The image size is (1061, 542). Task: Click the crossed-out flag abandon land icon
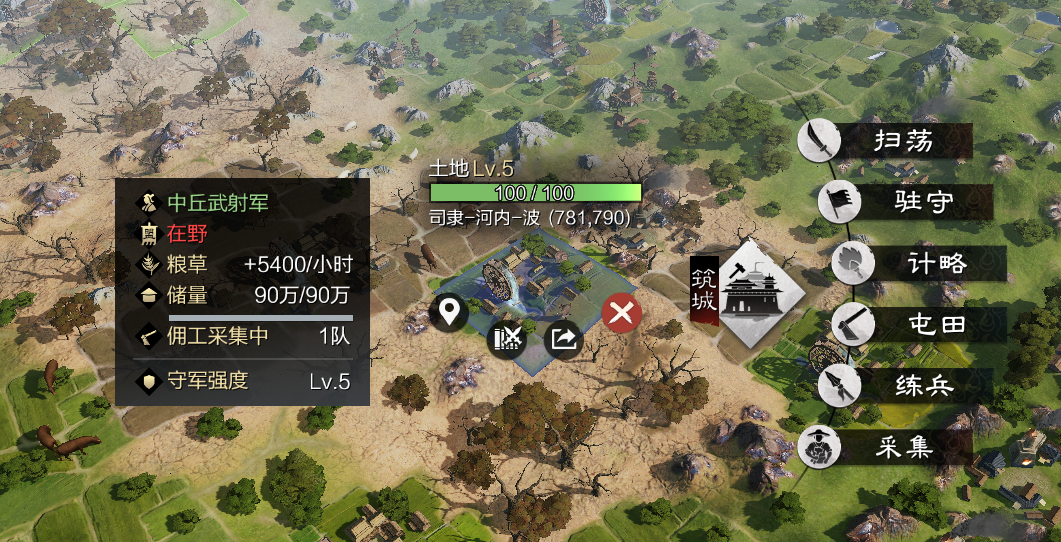tap(508, 340)
